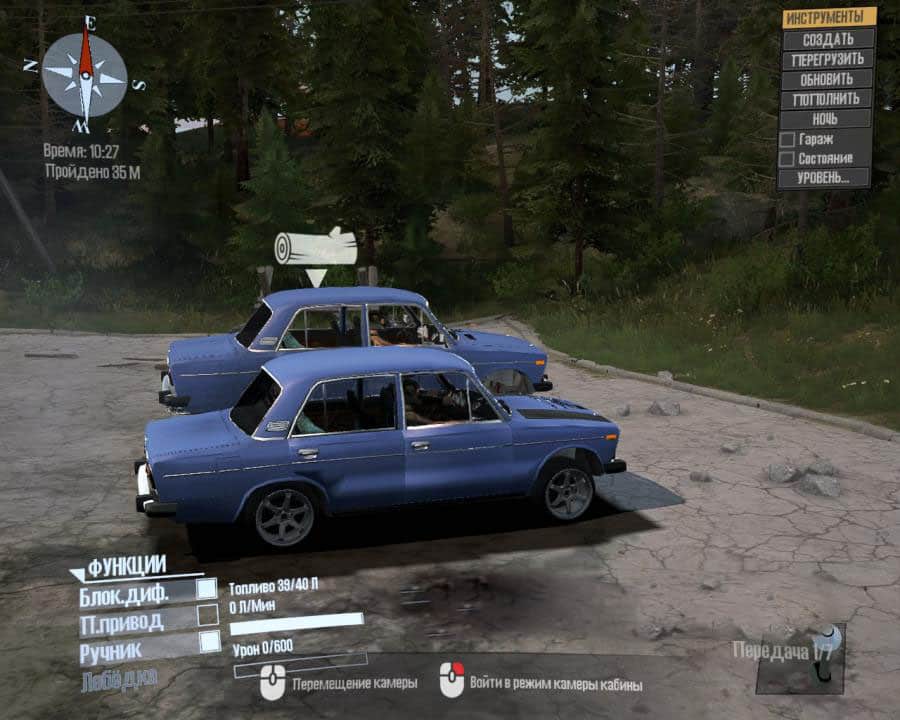Choose Перегрузить in the tools panel
Image resolution: width=900 pixels, height=720 pixels.
tap(827, 59)
